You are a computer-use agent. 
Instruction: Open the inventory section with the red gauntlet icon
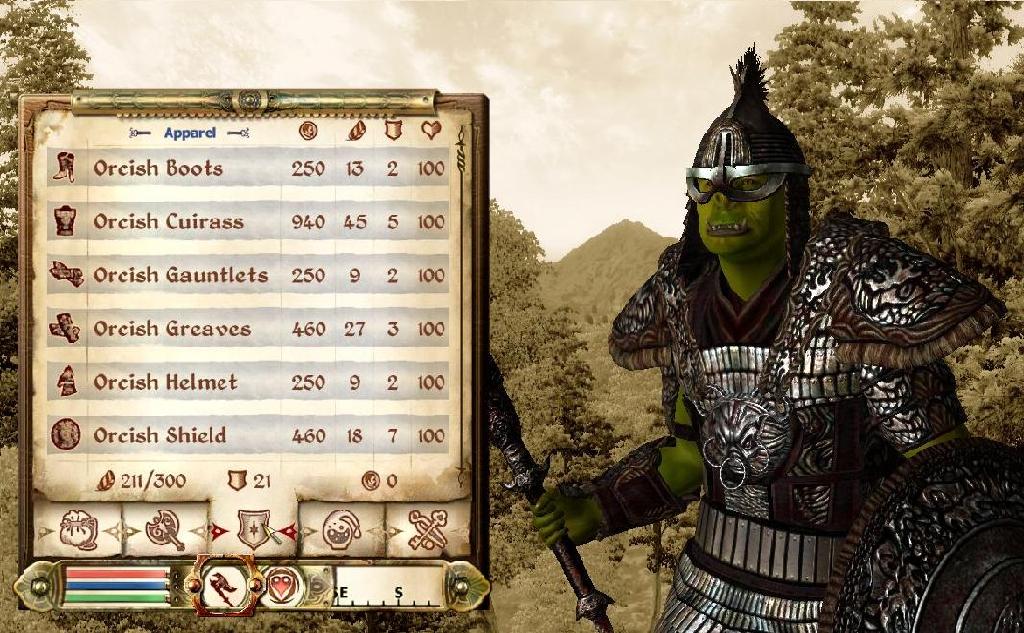click(x=225, y=586)
